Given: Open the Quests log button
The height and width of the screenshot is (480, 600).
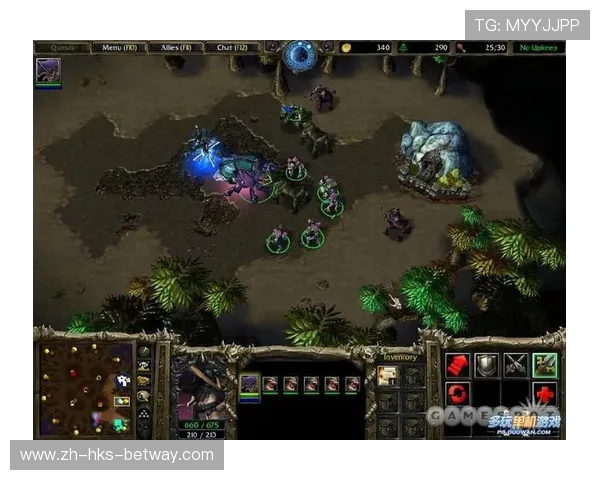Looking at the screenshot, I should (x=62, y=47).
